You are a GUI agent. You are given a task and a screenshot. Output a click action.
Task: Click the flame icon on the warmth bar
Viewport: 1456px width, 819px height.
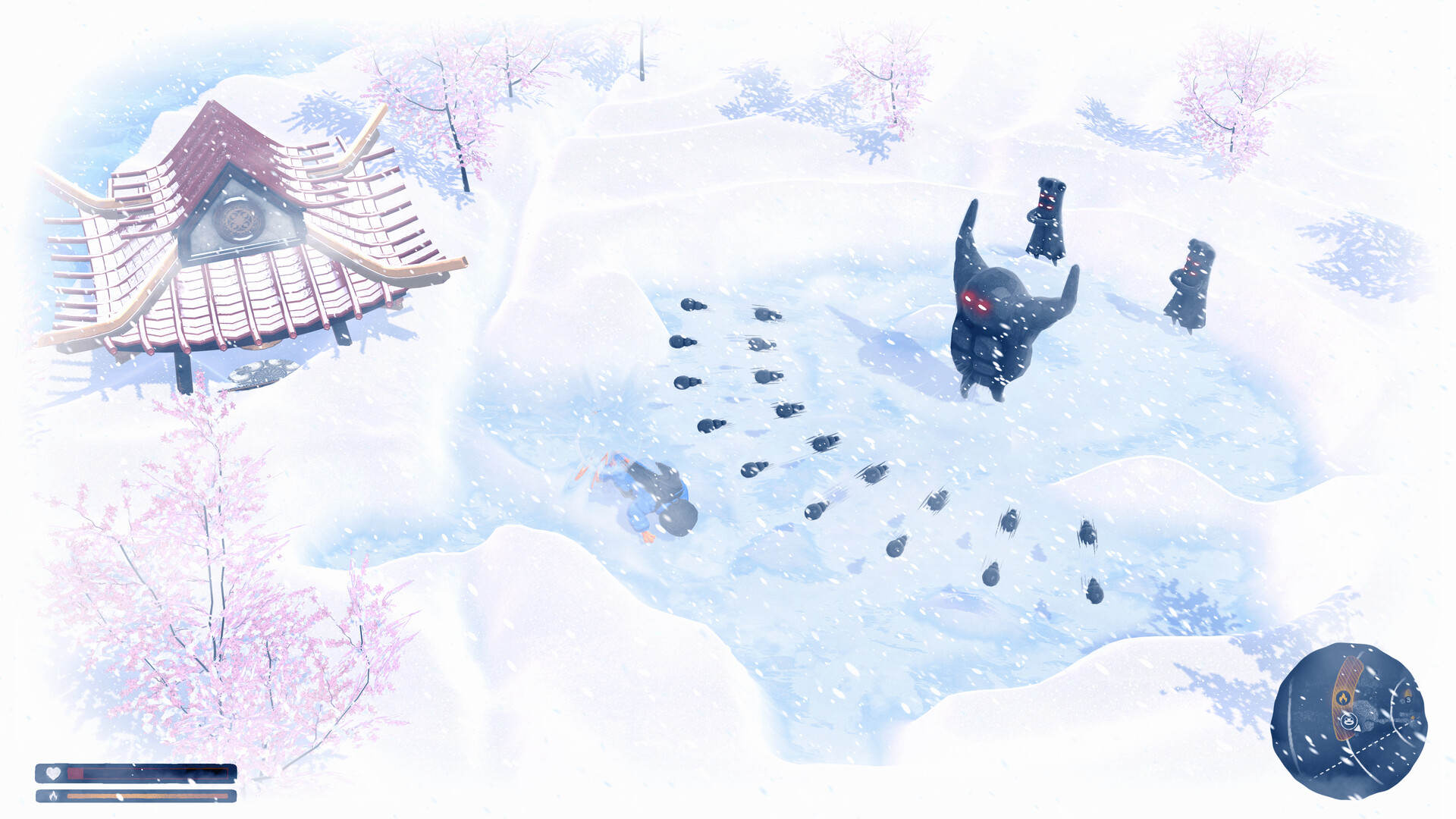point(54,795)
